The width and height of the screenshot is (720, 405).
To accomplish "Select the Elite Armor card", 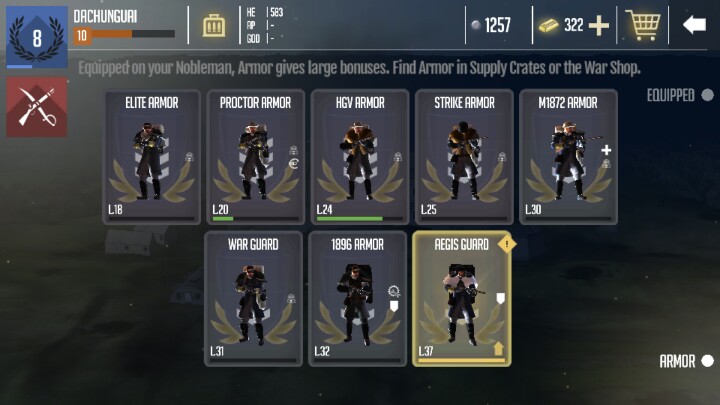I will [150, 157].
